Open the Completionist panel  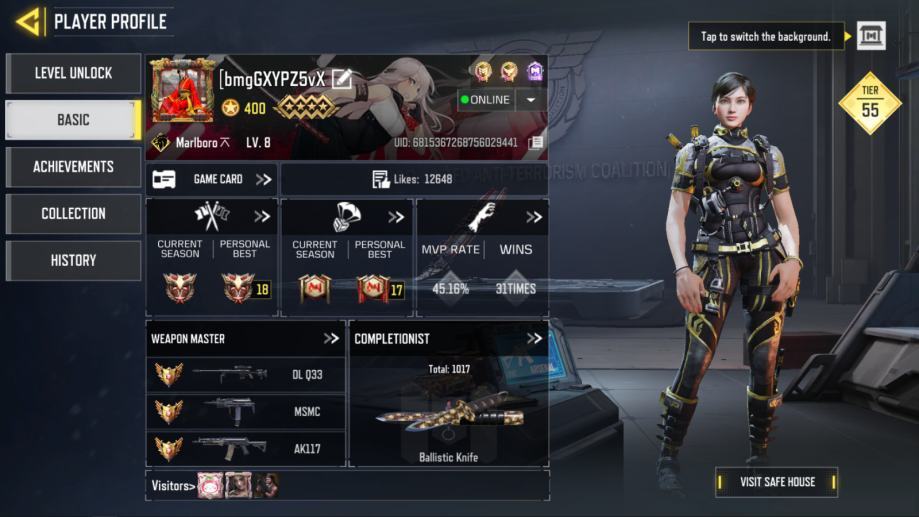click(534, 339)
